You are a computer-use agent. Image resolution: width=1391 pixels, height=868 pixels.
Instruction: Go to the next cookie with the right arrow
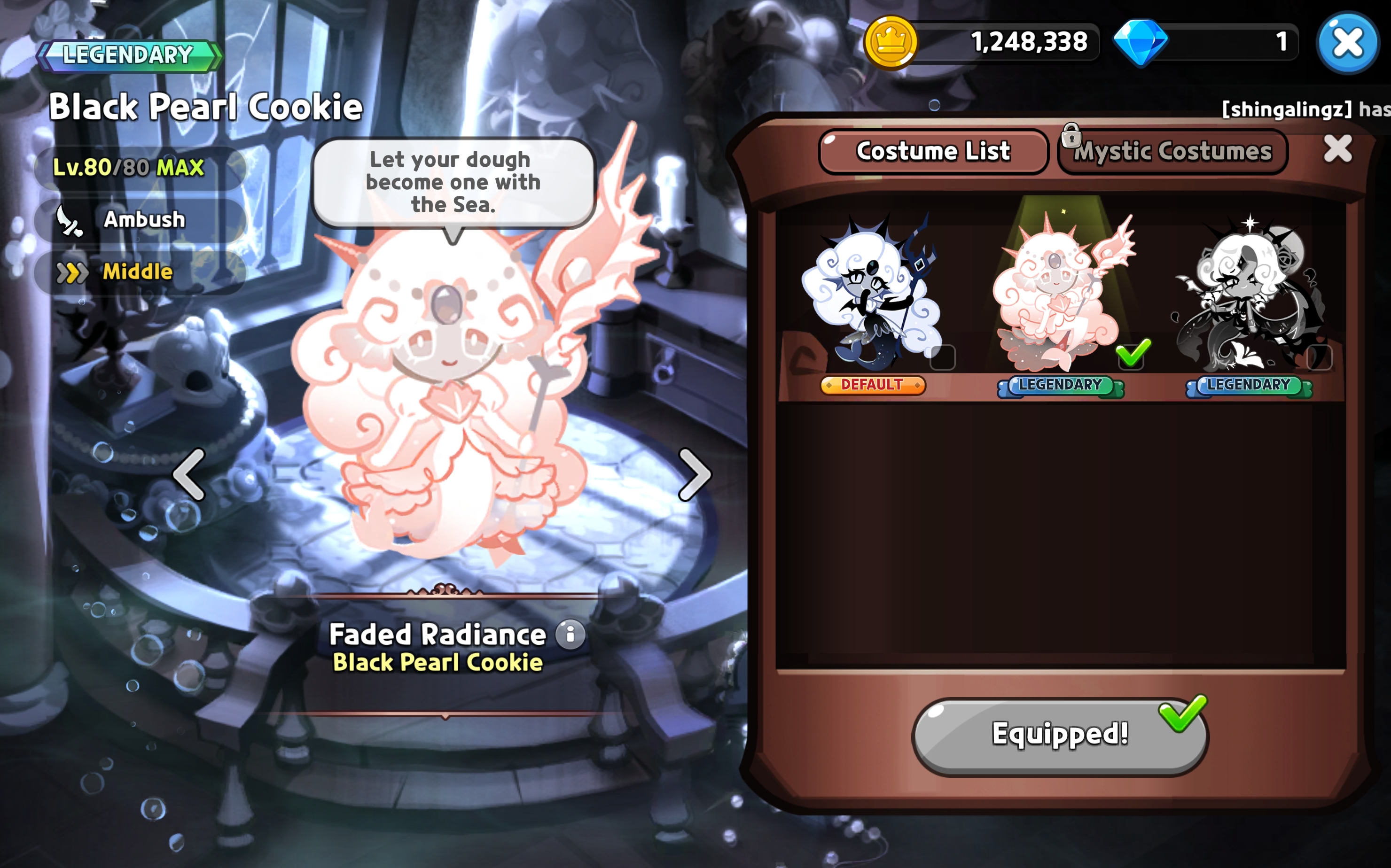[x=695, y=474]
